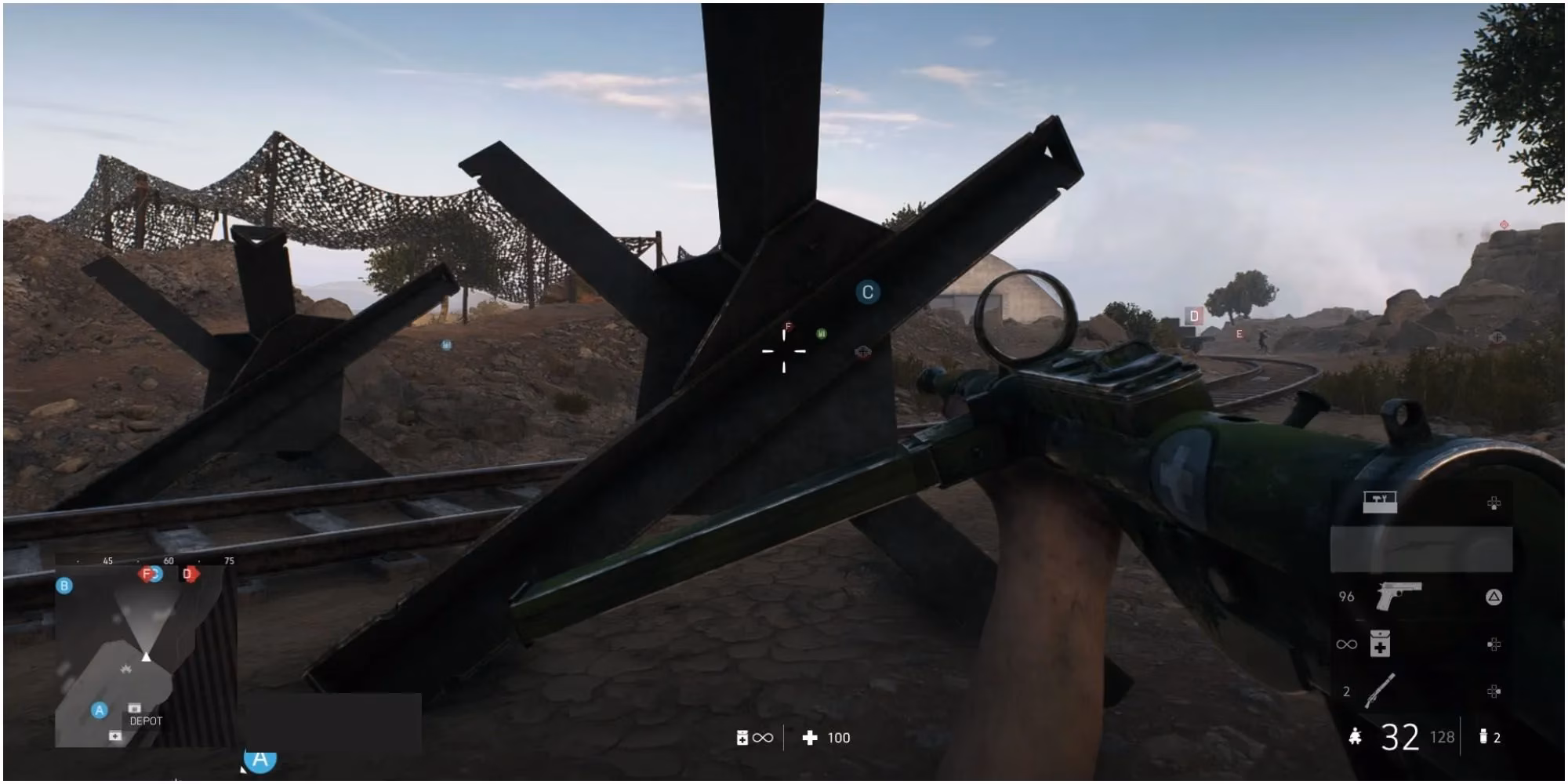Screen dimensions: 1568x784
Task: Click the medical pouch gadget icon
Action: coord(1379,644)
